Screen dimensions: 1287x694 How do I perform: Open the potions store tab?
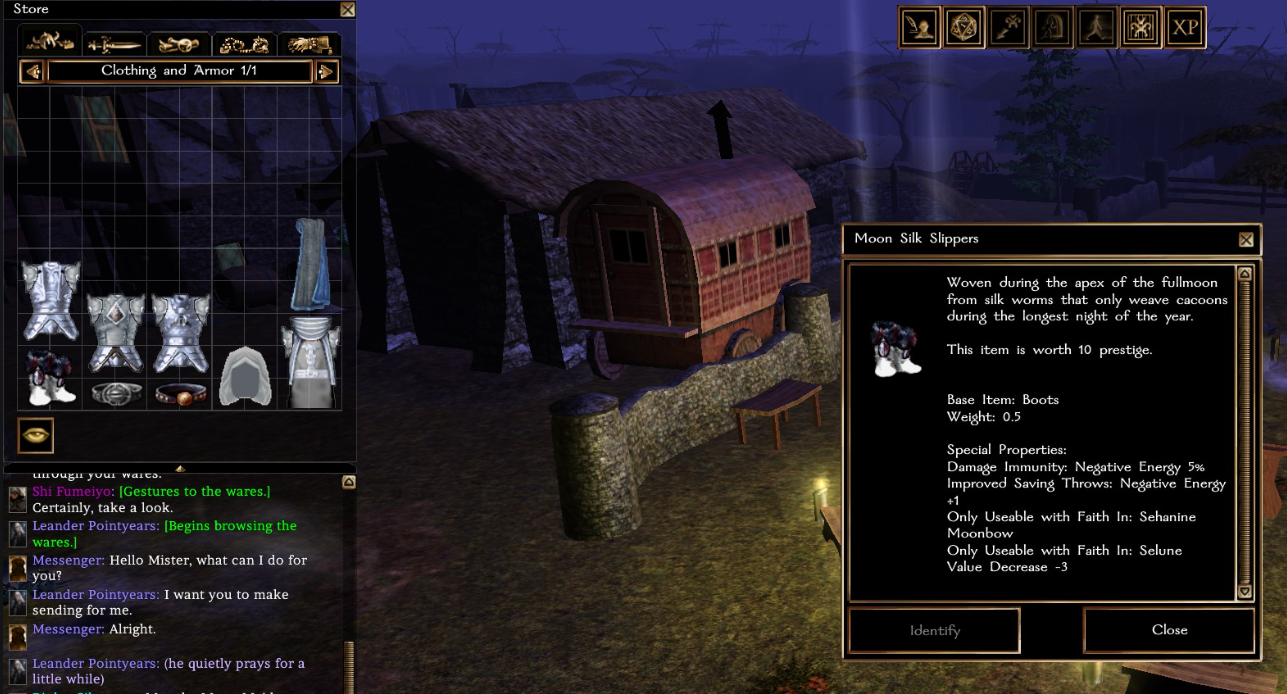(179, 44)
